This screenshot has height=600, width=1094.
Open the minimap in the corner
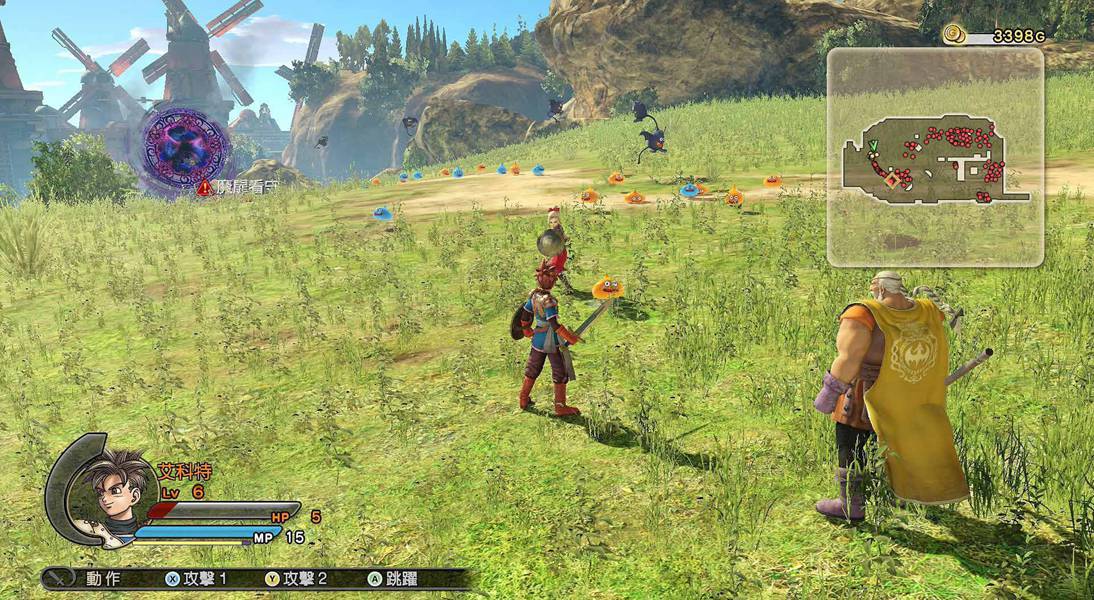click(x=935, y=157)
